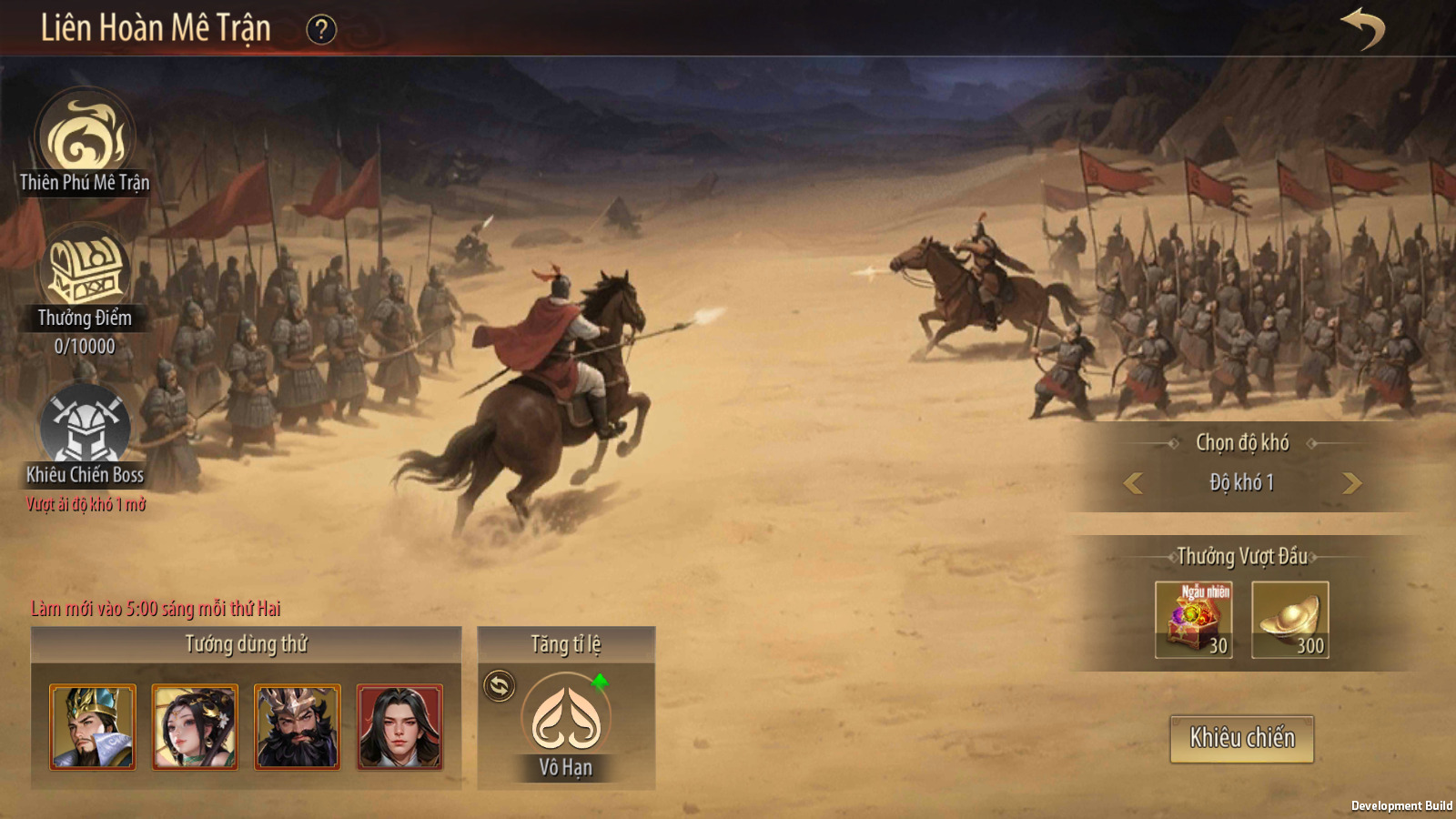Screen dimensions: 1456x819
Task: Open the question mark help icon
Action: [x=320, y=30]
